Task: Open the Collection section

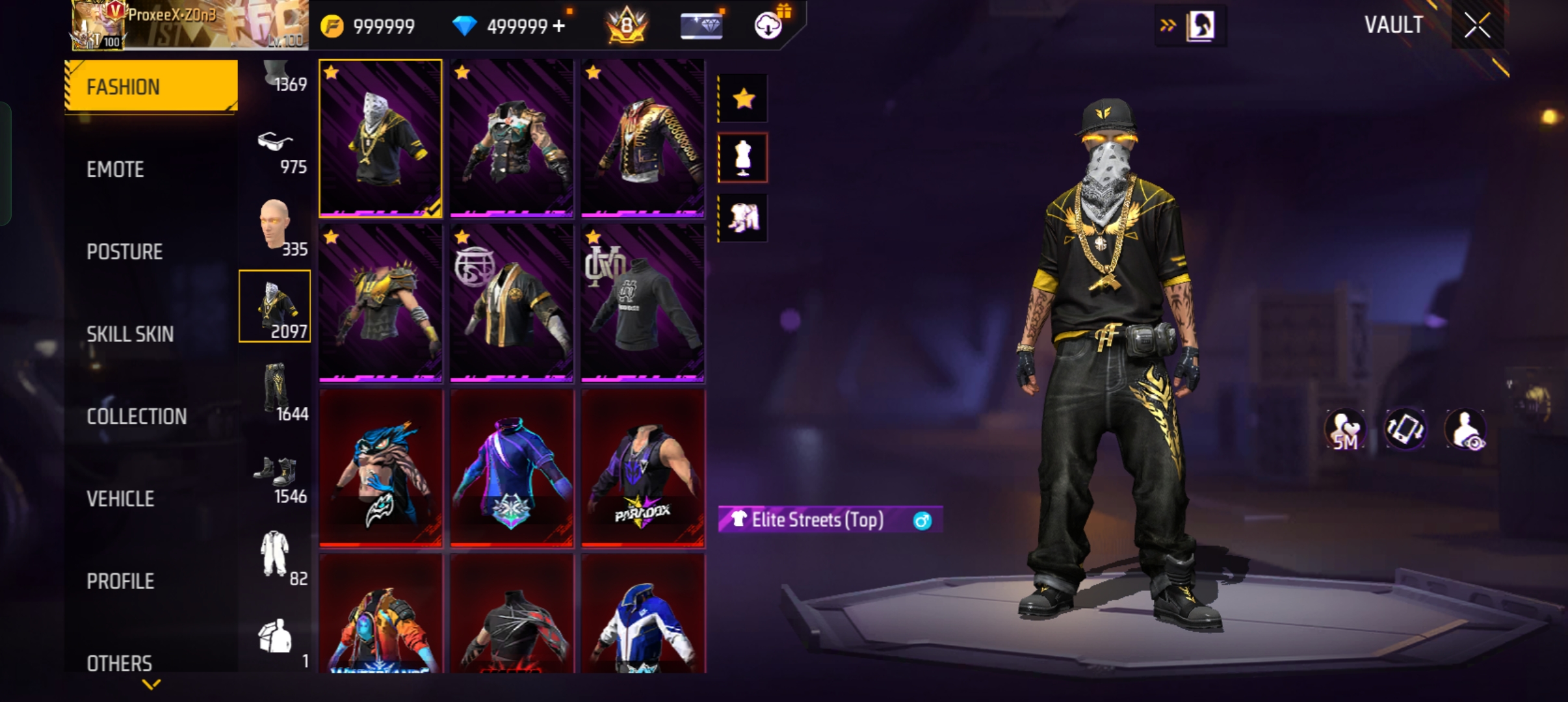Action: point(137,417)
